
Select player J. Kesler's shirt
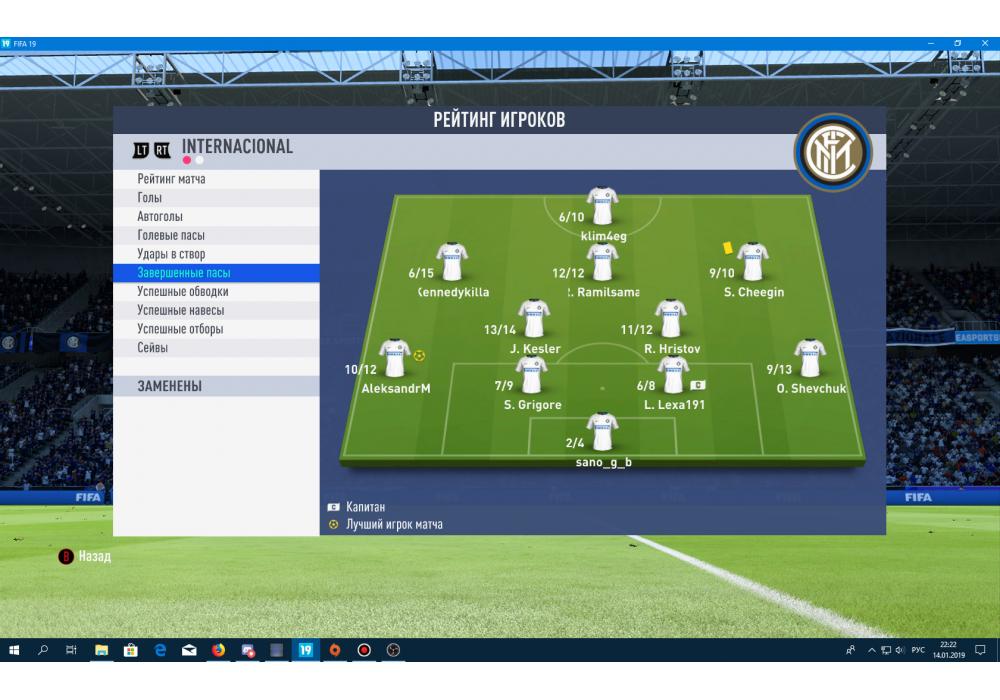[533, 320]
